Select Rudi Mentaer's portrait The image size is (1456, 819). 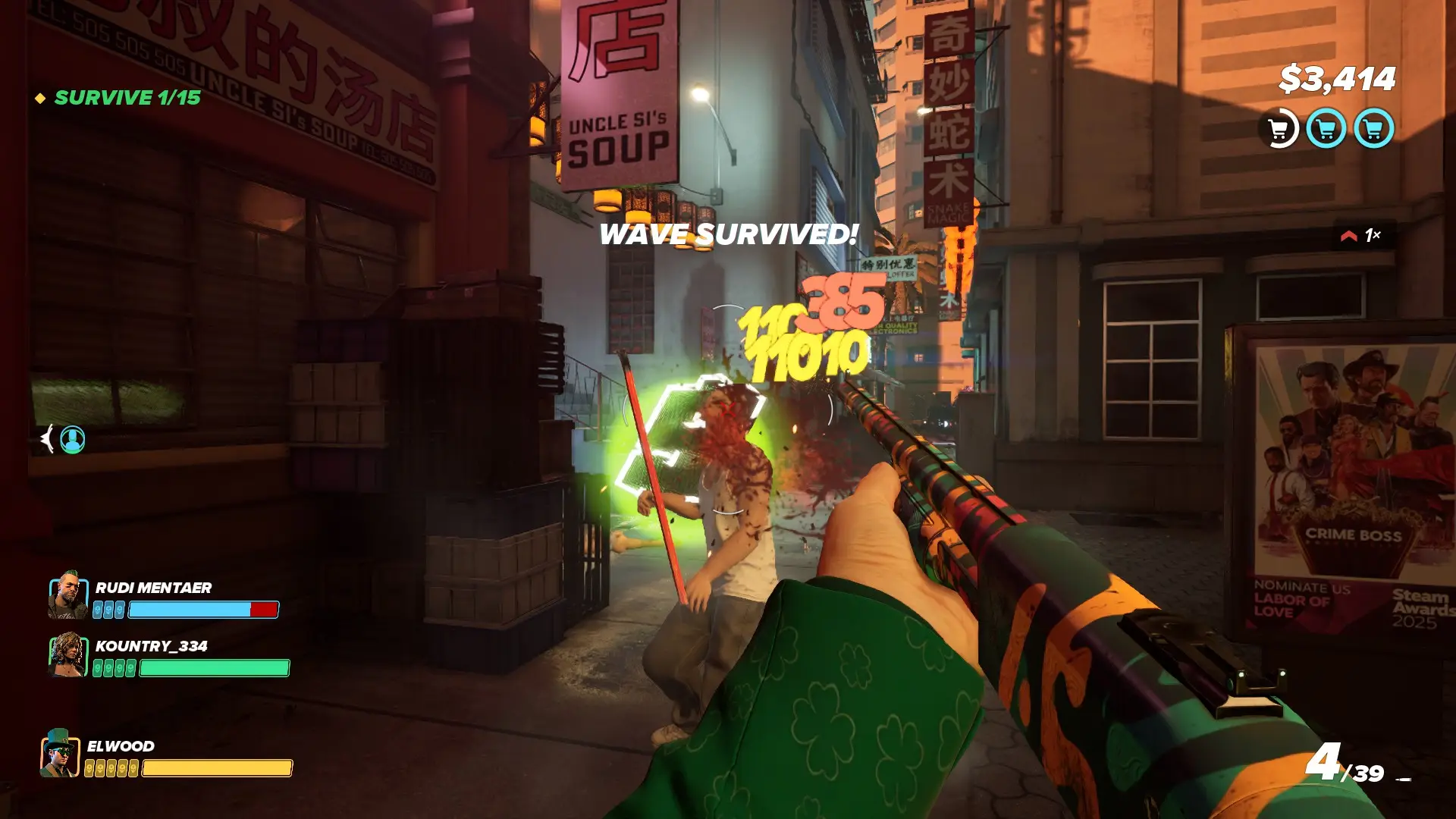pyautogui.click(x=67, y=598)
